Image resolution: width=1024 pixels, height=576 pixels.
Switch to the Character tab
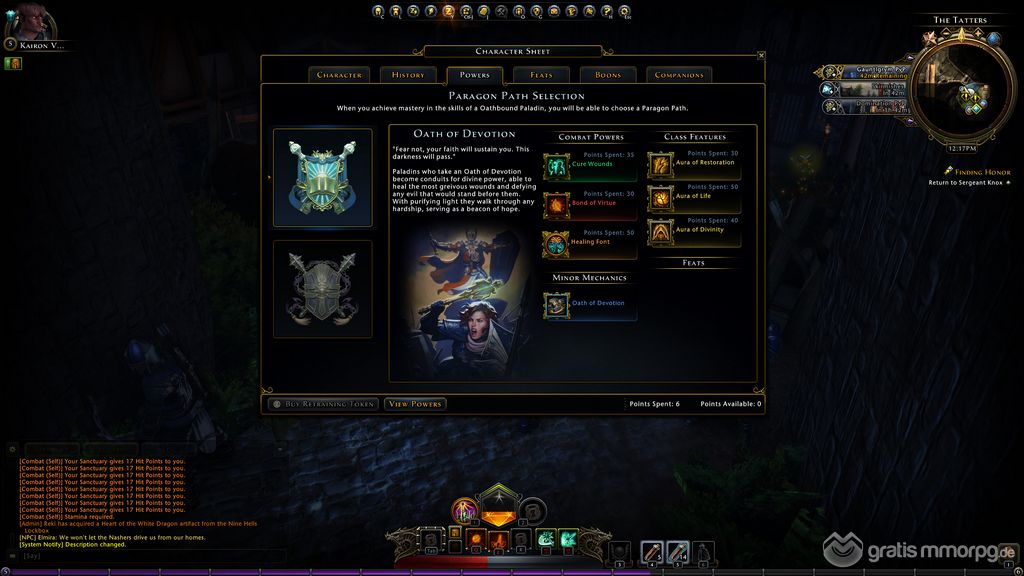[339, 75]
